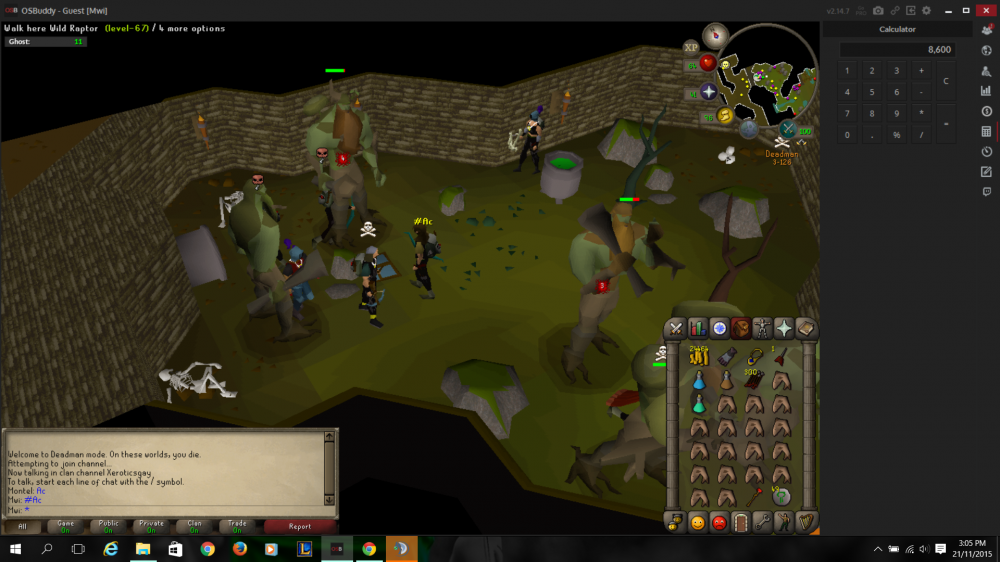Click the blue potion in the inventory
The width and height of the screenshot is (1000, 562).
[x=699, y=381]
